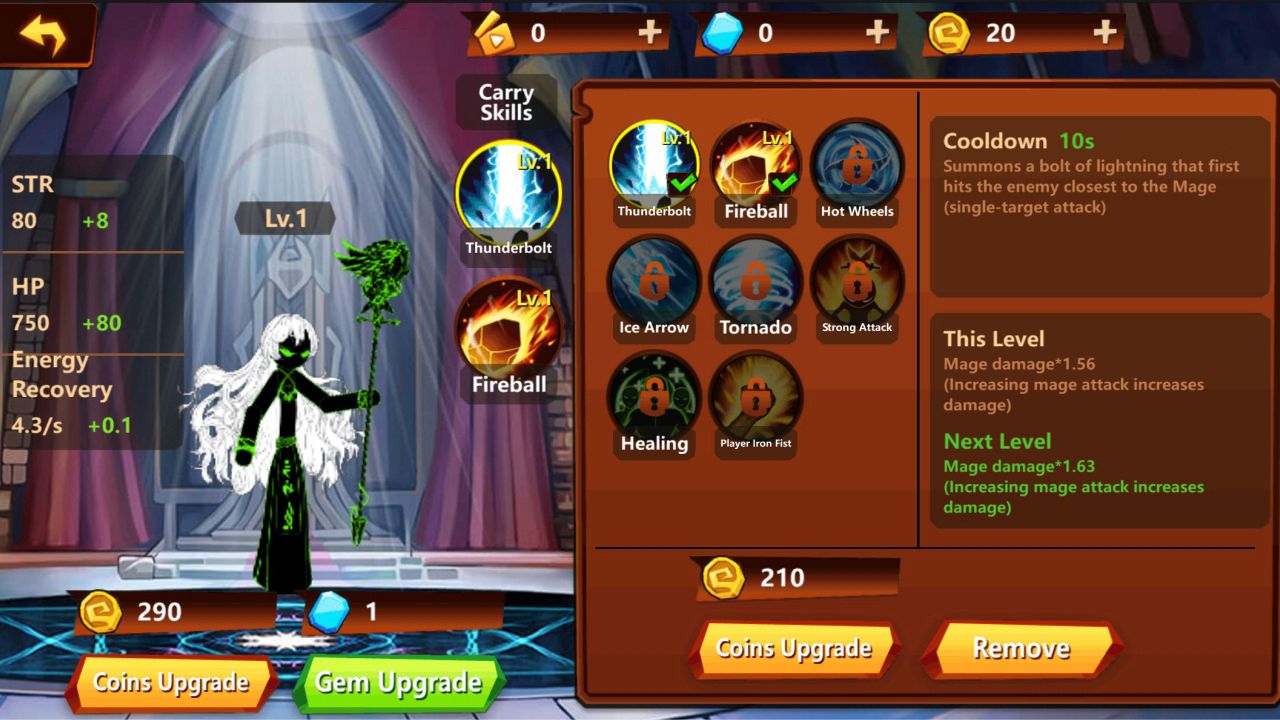Go back using the yellow arrow button
The width and height of the screenshot is (1280, 720).
pos(43,35)
